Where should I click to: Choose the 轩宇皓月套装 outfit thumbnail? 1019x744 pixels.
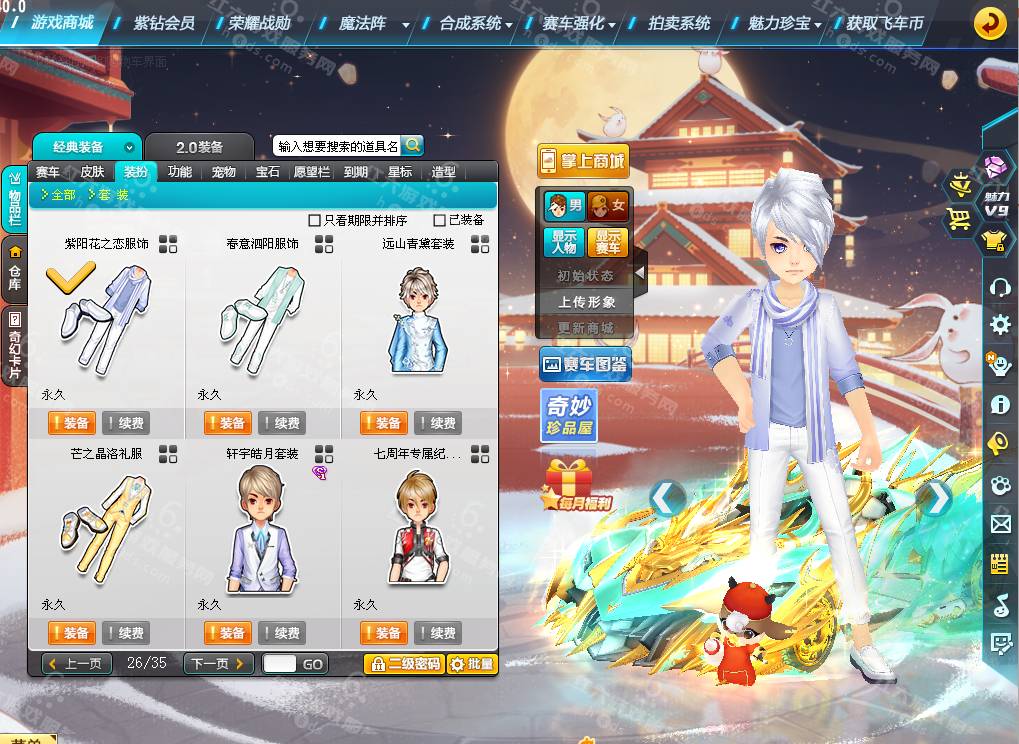(262, 528)
